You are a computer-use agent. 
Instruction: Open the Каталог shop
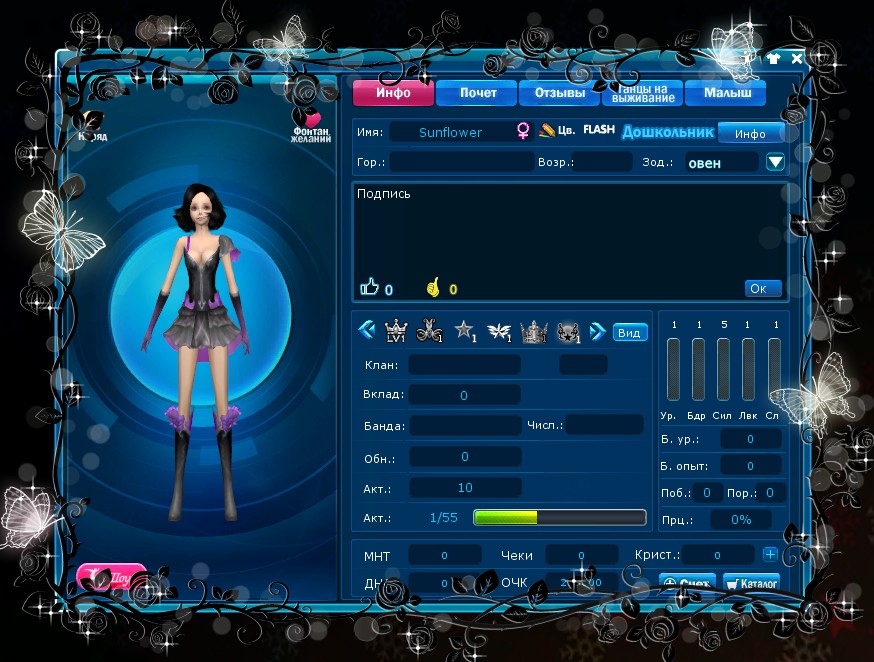point(750,582)
